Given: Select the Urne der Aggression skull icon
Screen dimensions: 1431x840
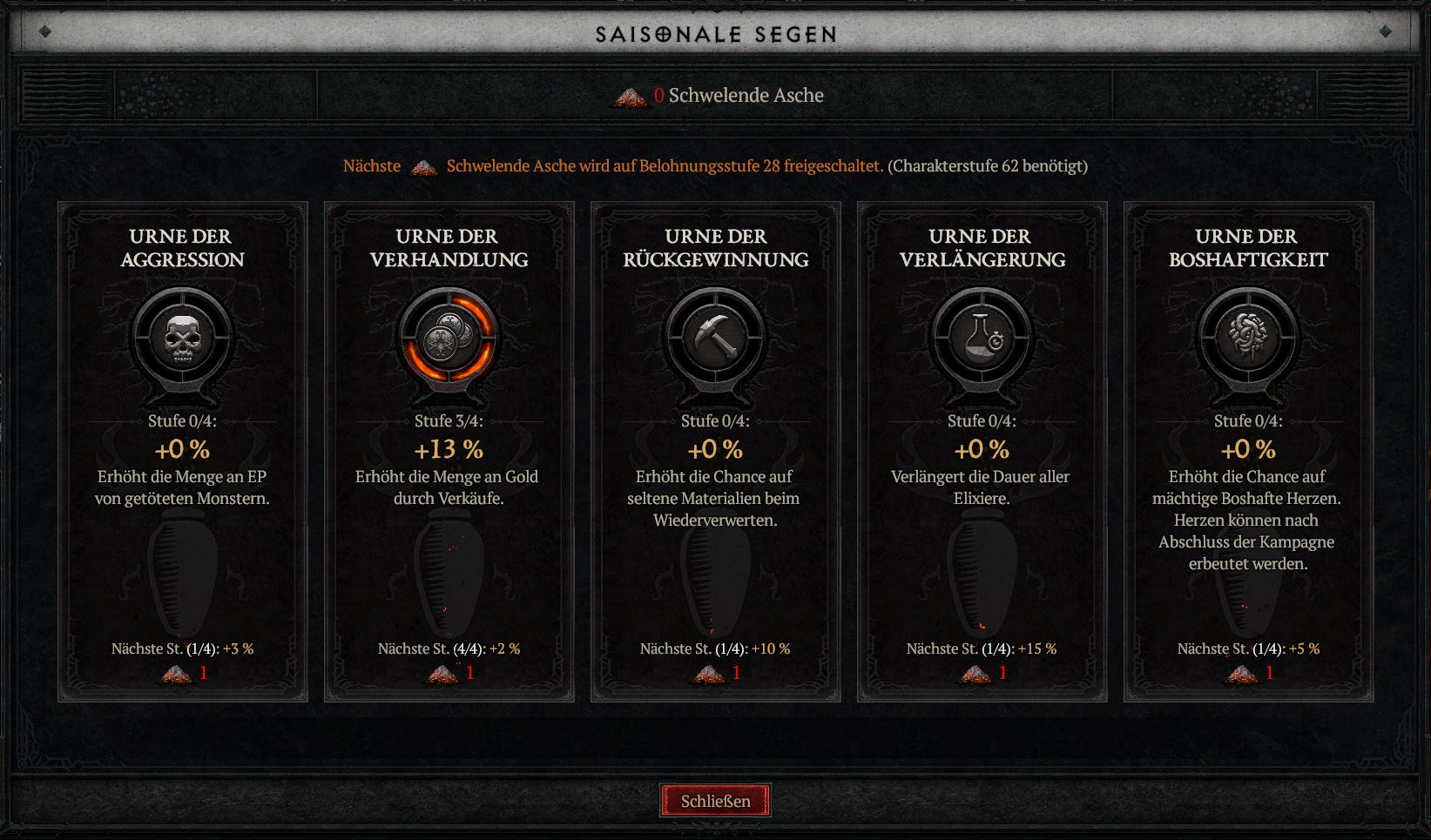Looking at the screenshot, I should click(182, 336).
